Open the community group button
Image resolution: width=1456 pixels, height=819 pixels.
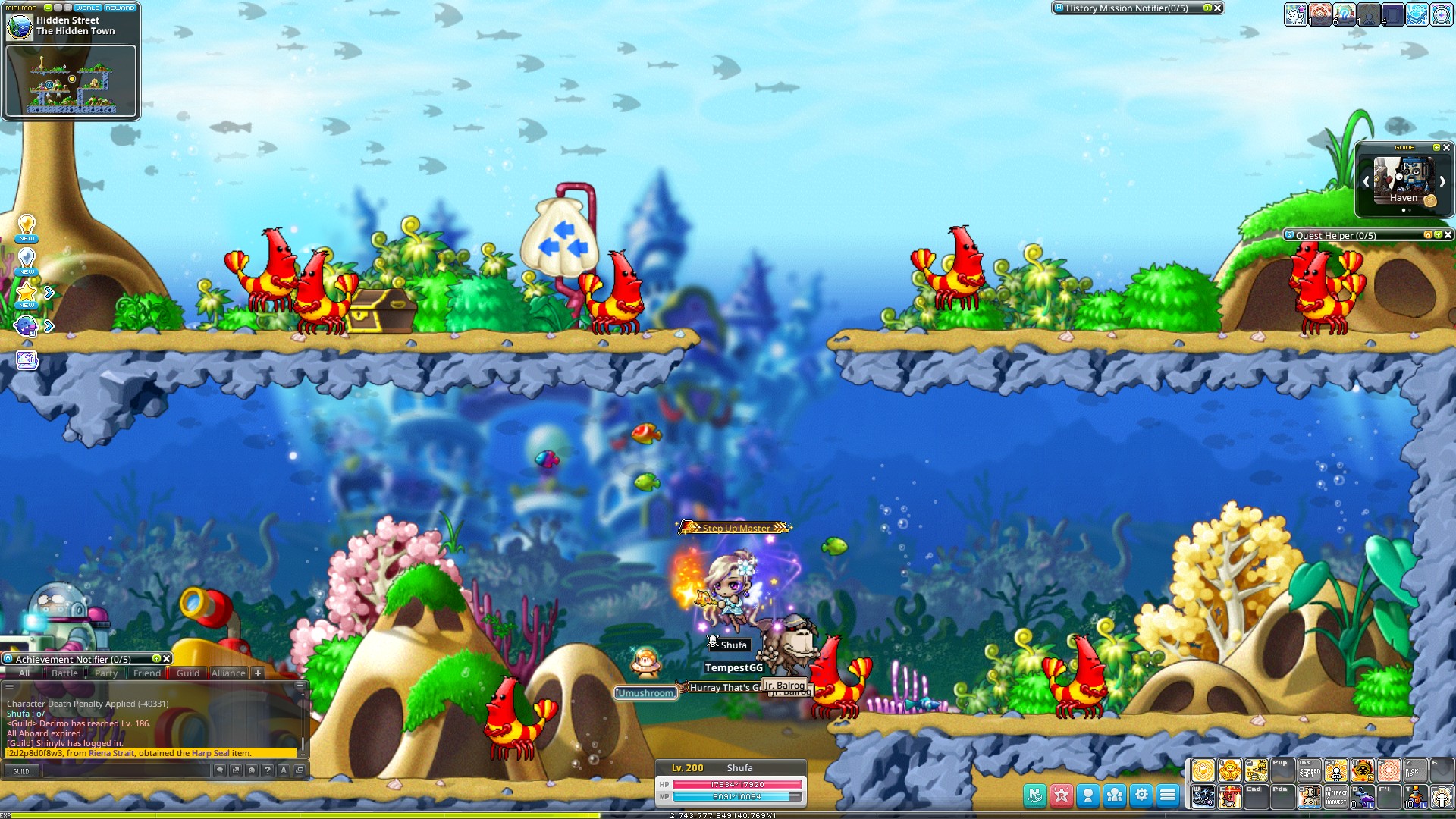[1115, 795]
